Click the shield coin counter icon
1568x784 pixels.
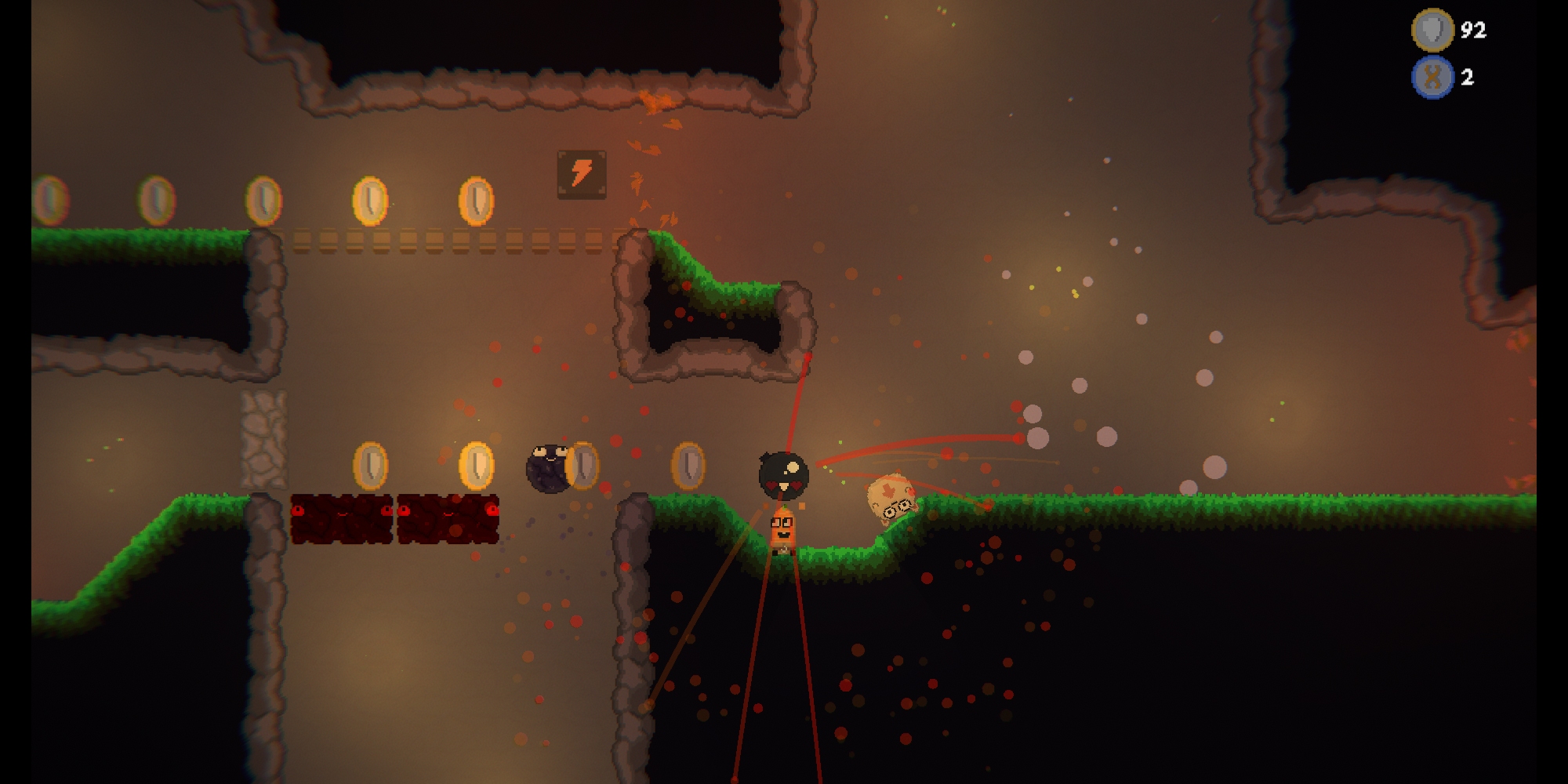1432,30
